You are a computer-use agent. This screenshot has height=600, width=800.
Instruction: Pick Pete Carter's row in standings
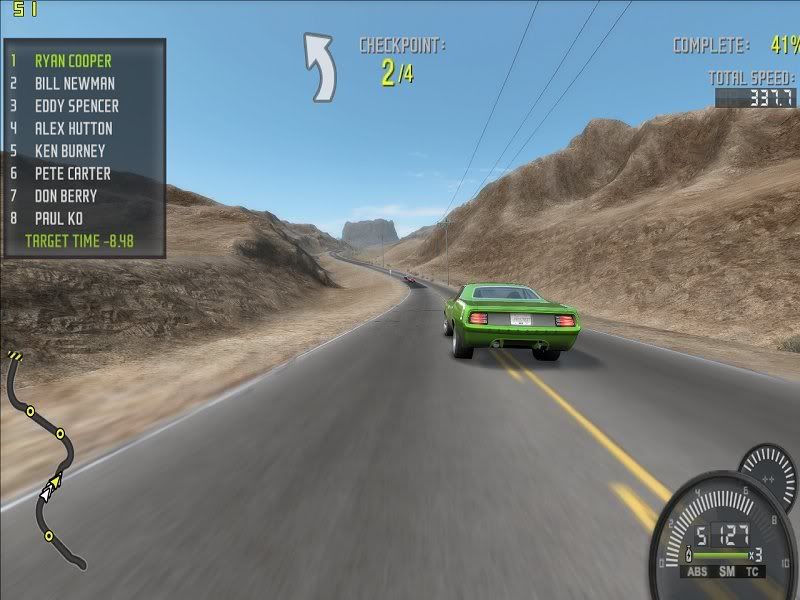point(72,174)
